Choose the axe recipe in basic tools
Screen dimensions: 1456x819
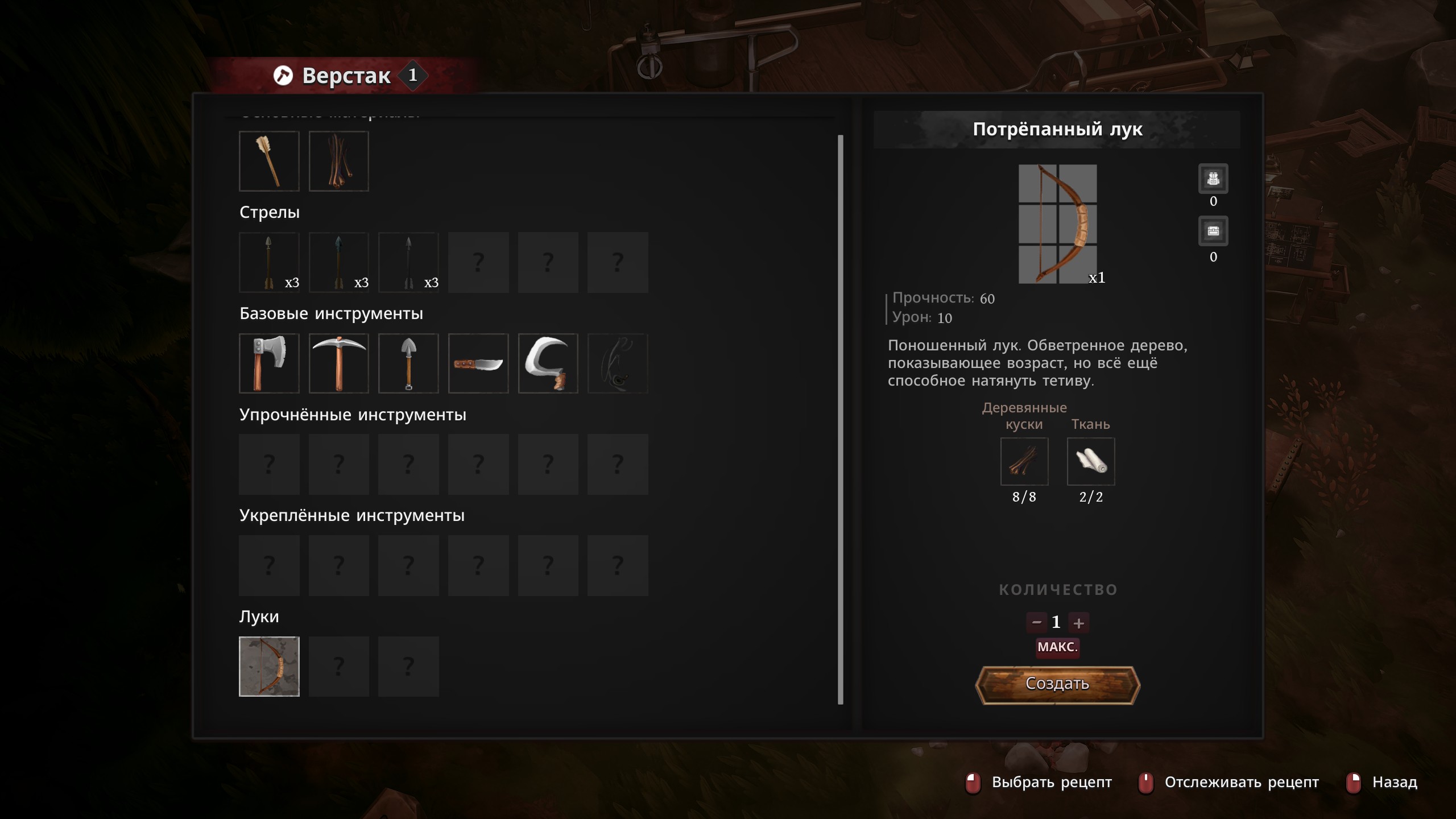(x=269, y=363)
